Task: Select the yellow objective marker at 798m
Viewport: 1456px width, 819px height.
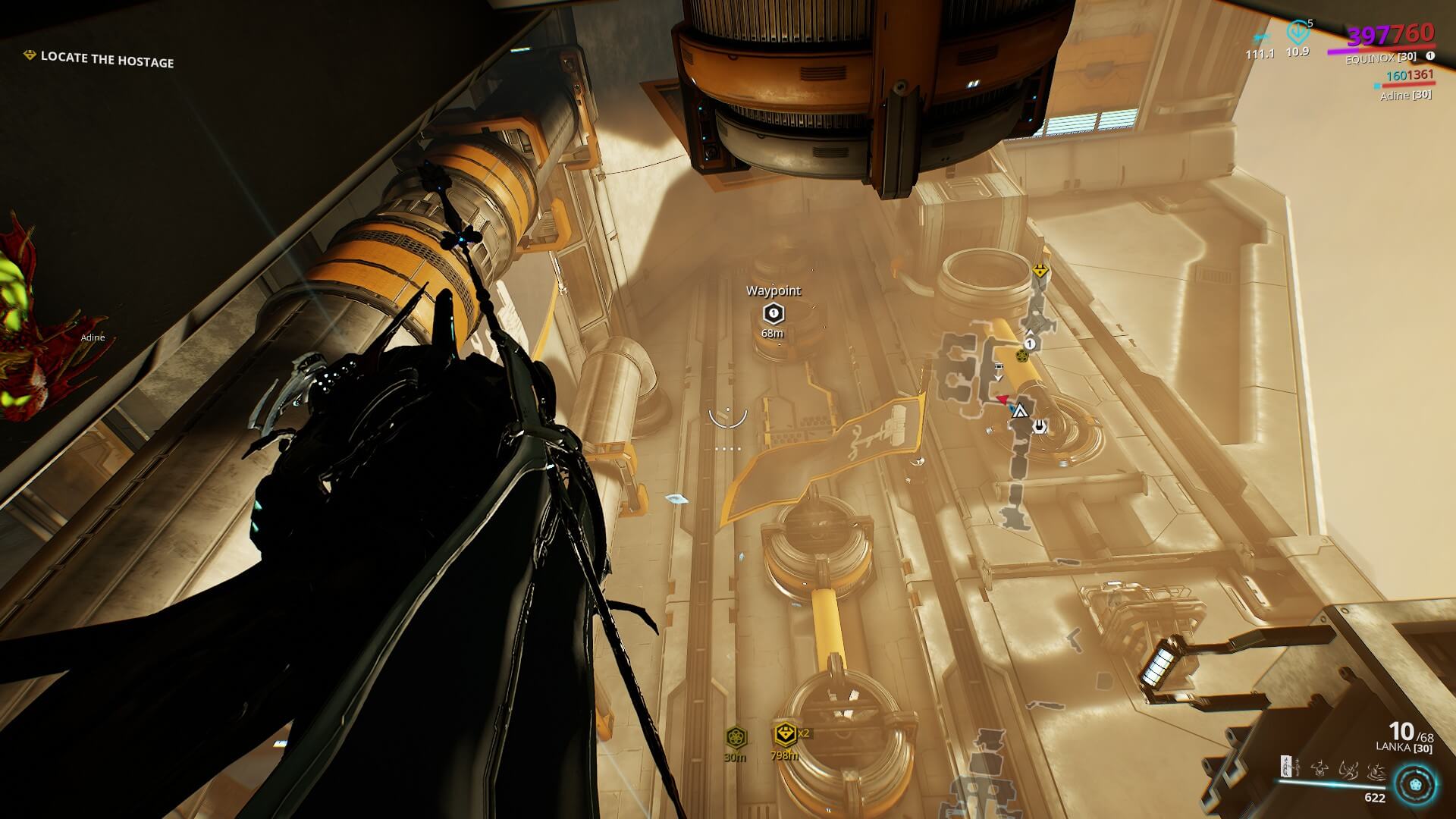Action: click(785, 734)
